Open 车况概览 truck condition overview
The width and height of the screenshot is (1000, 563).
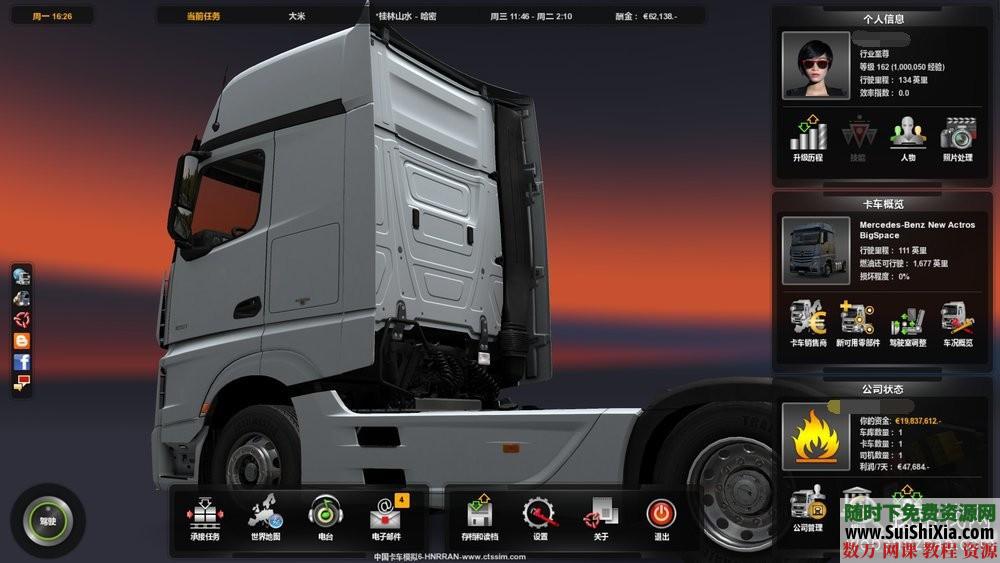[957, 322]
